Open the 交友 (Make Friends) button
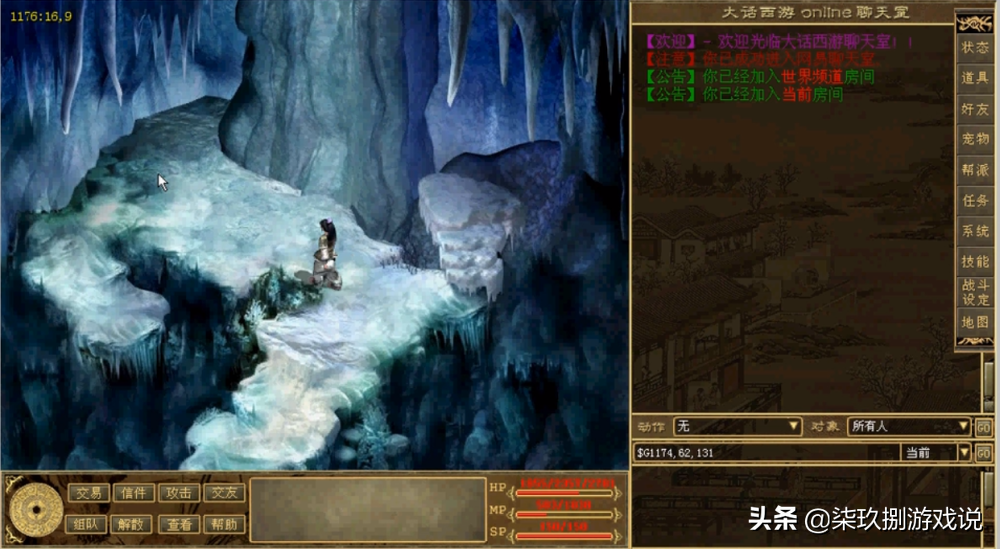The image size is (1000, 549). (225, 493)
